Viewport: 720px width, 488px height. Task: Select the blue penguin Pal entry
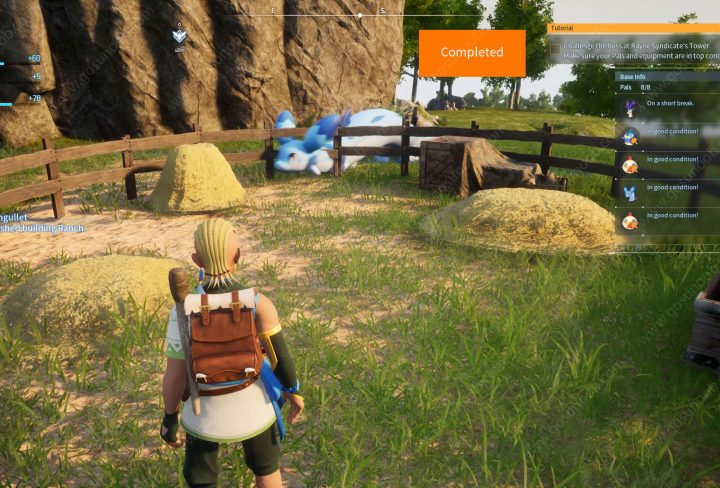pos(630,136)
